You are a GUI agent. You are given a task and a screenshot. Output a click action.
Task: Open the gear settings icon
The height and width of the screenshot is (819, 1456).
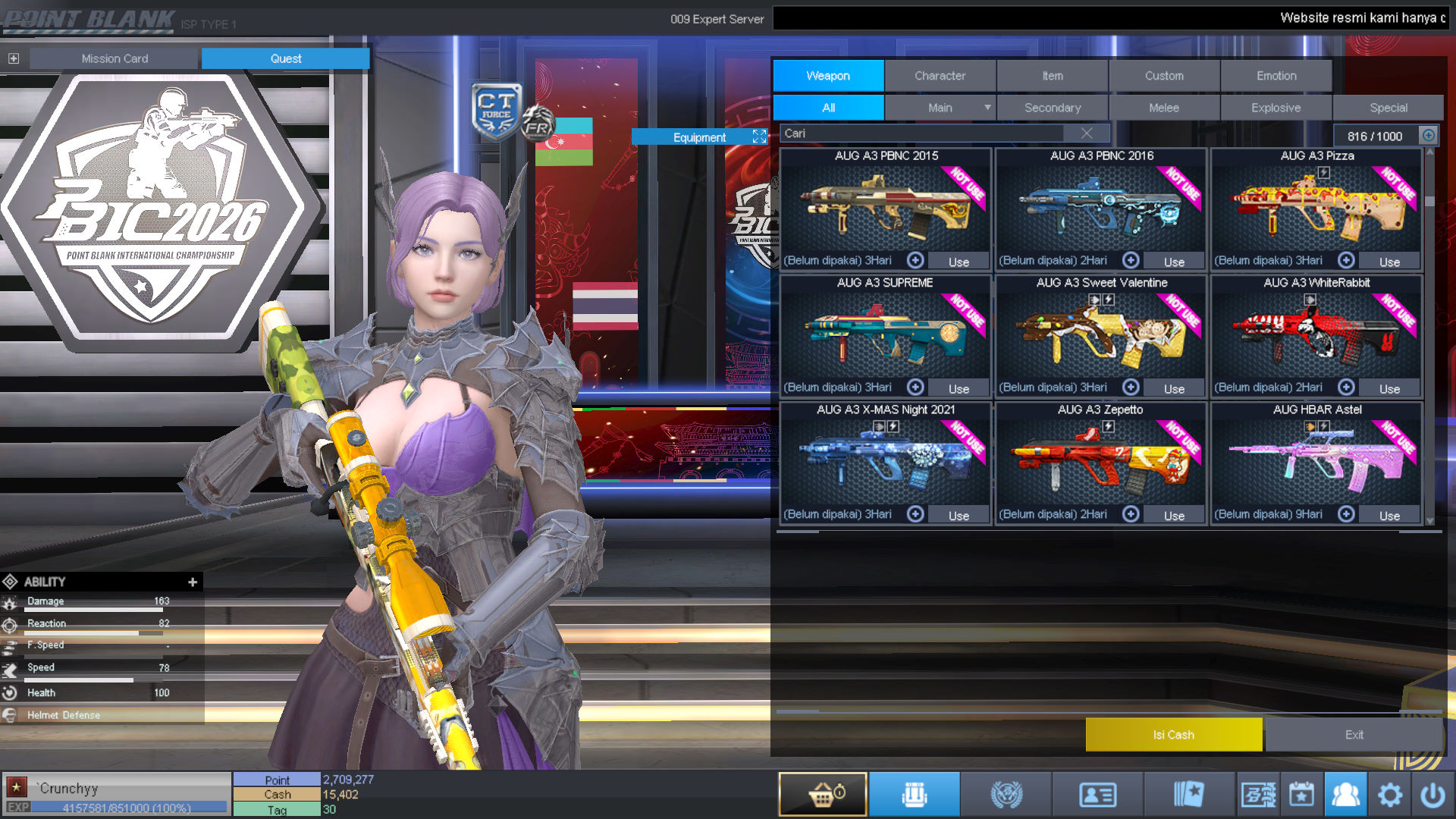click(1389, 795)
